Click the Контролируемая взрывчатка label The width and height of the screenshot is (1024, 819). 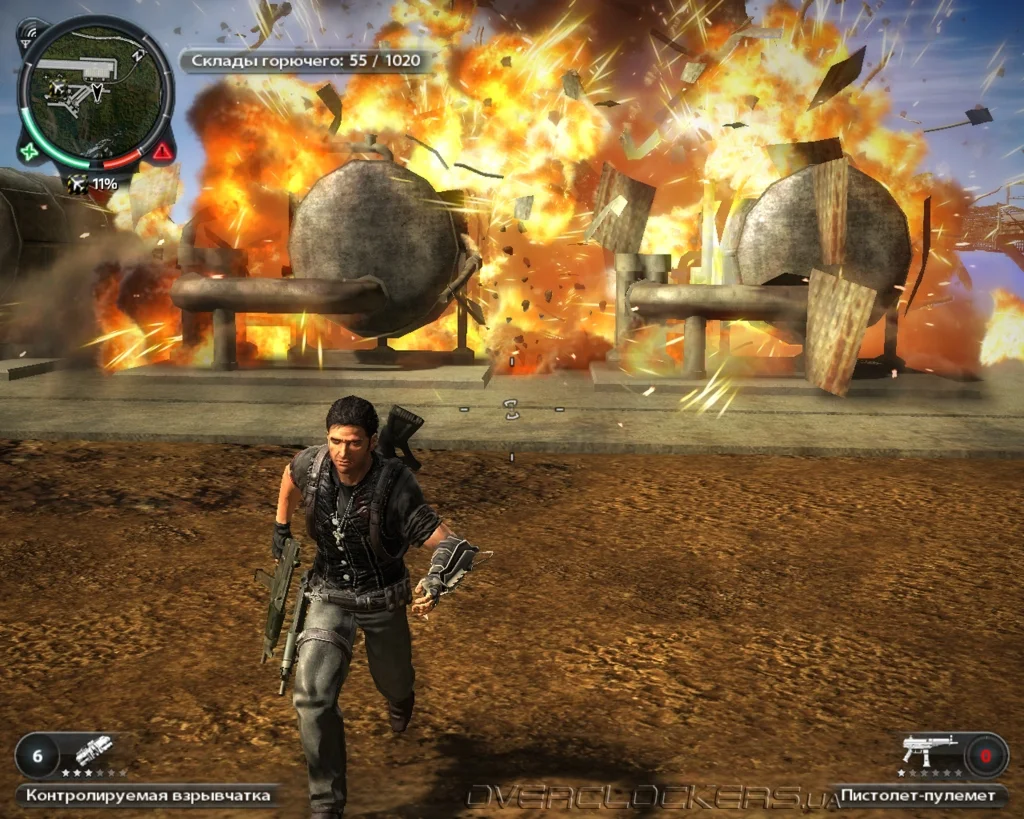pyautogui.click(x=148, y=796)
